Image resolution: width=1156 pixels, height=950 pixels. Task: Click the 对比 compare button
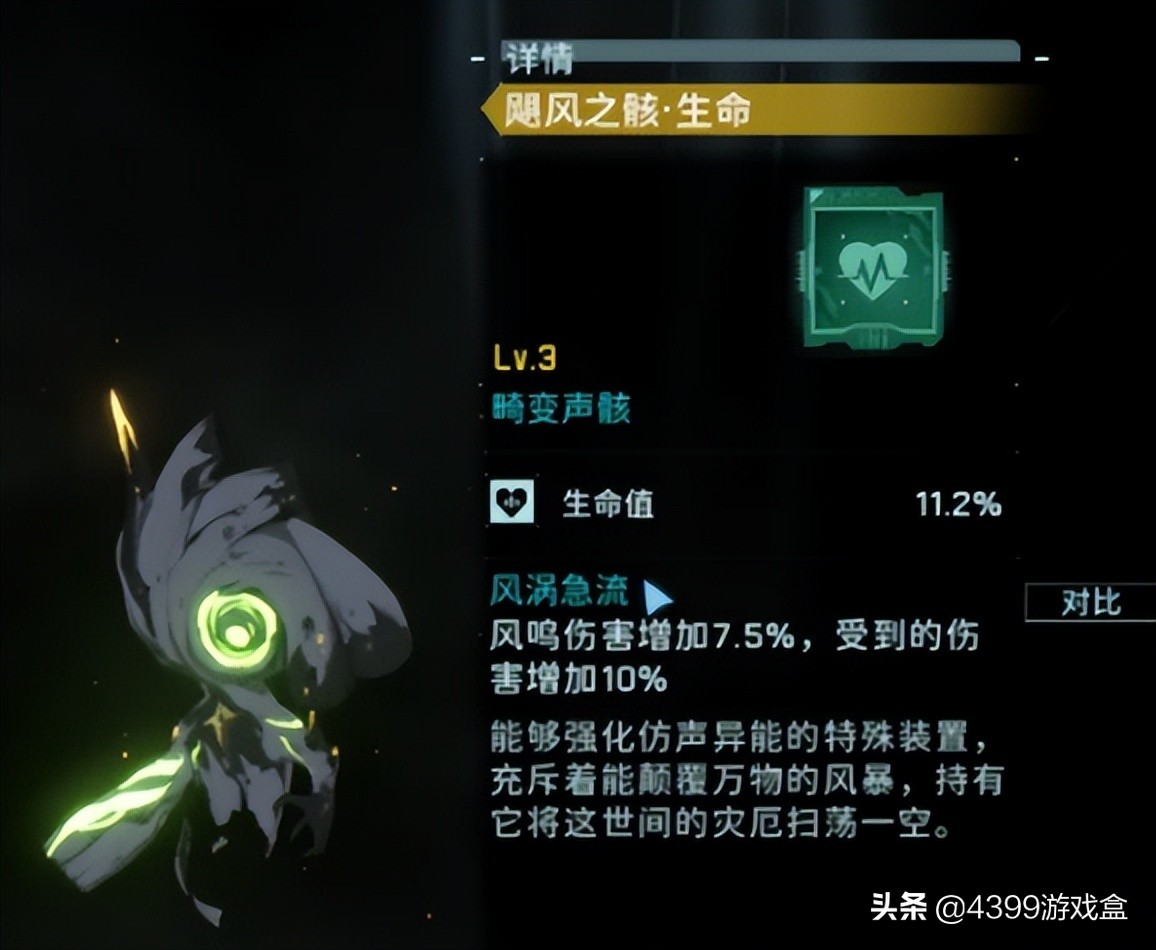tap(1091, 602)
